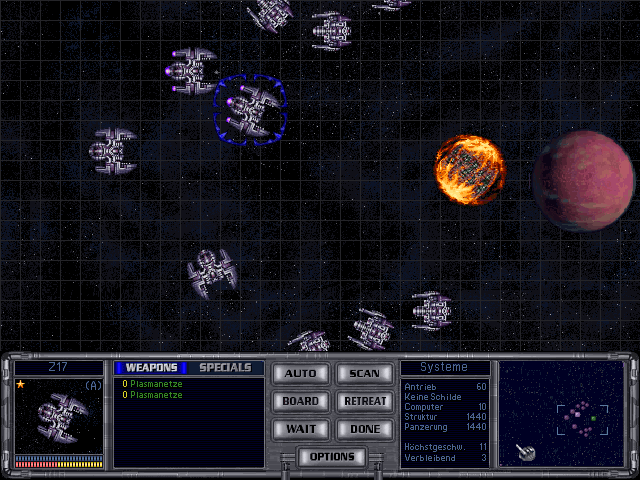The height and width of the screenshot is (480, 640).
Task: Switch to the Weapons tab
Action: point(151,367)
